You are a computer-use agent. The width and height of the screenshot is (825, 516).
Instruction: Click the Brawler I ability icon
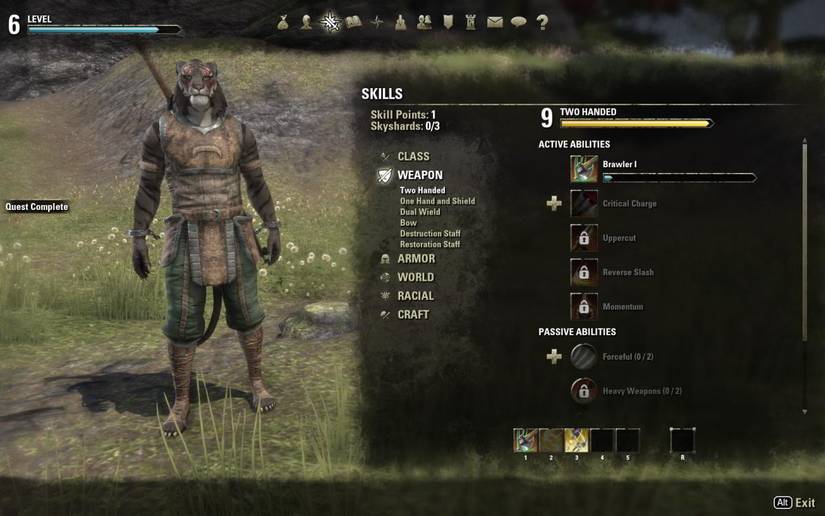584,169
